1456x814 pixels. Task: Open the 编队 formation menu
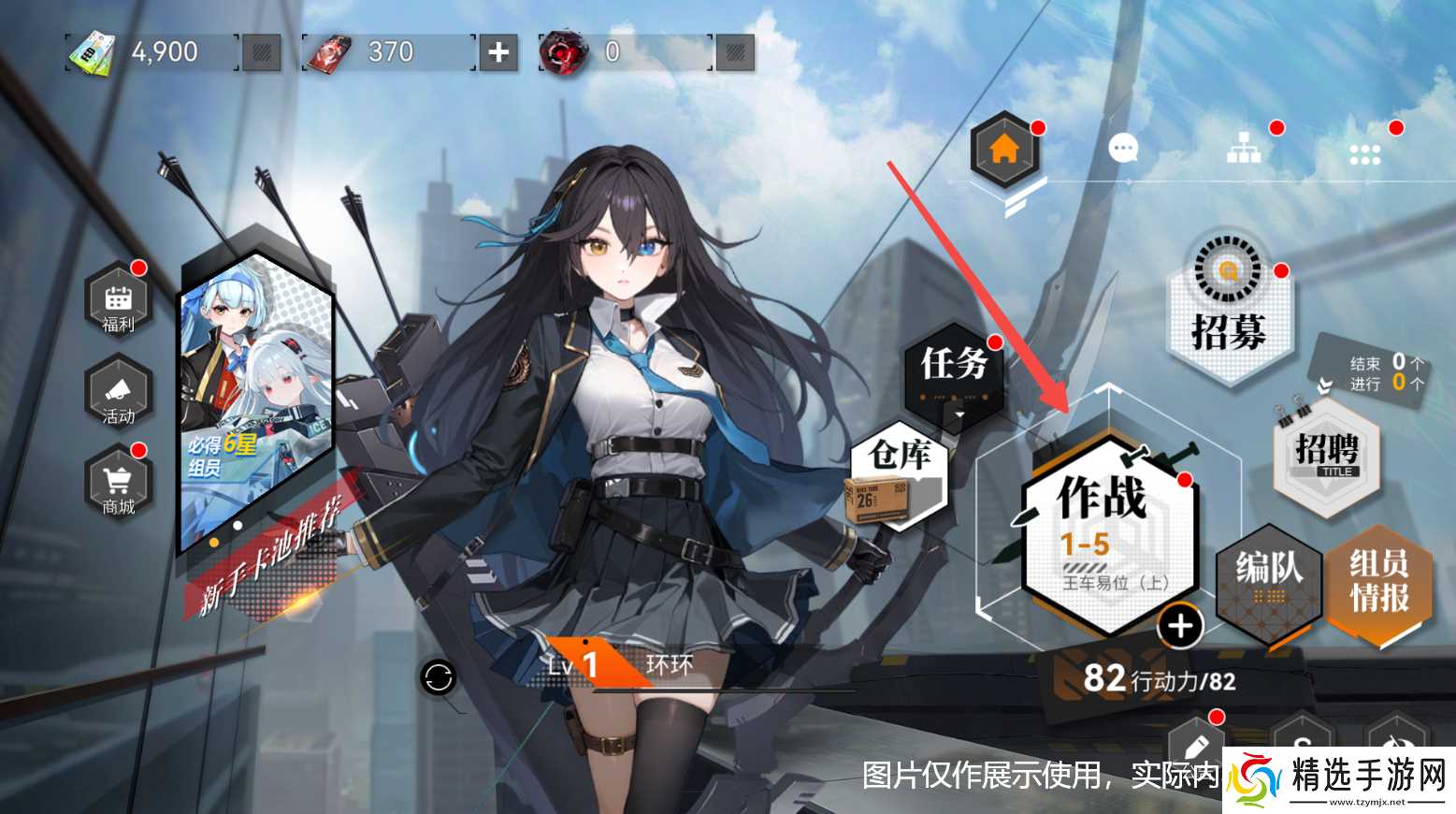coord(1269,582)
